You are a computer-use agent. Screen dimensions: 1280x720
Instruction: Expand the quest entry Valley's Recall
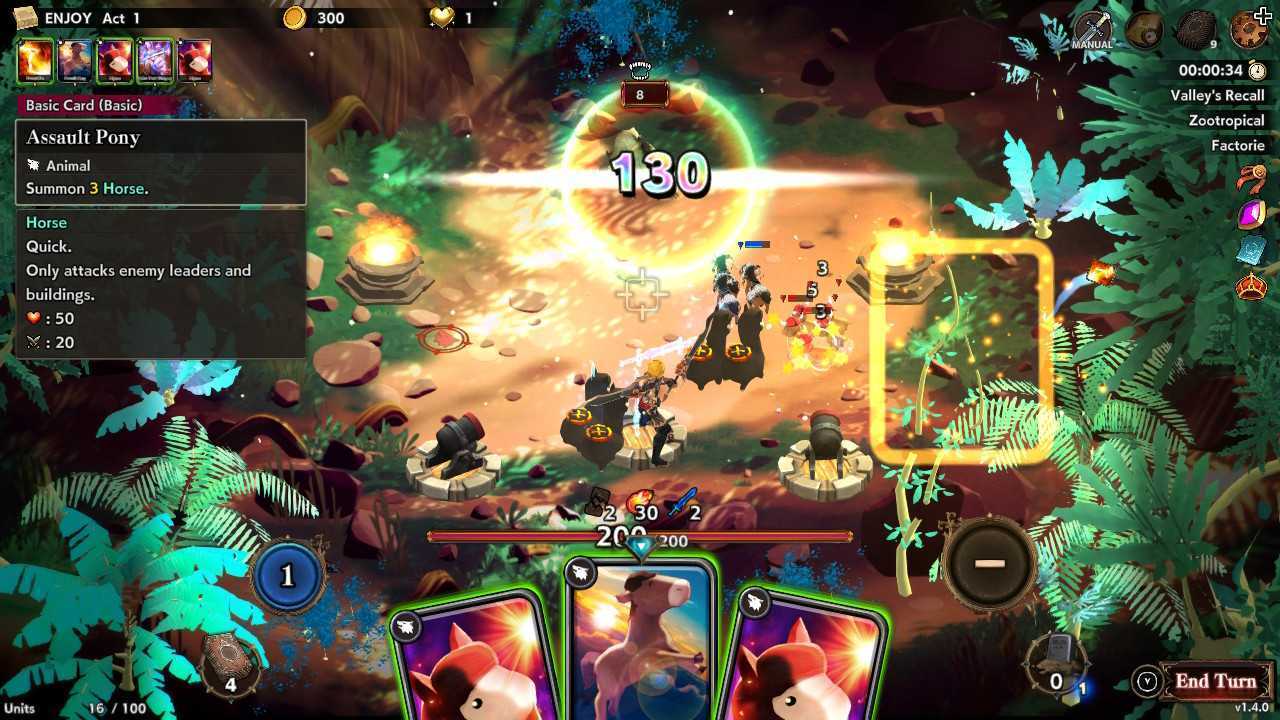(1218, 94)
